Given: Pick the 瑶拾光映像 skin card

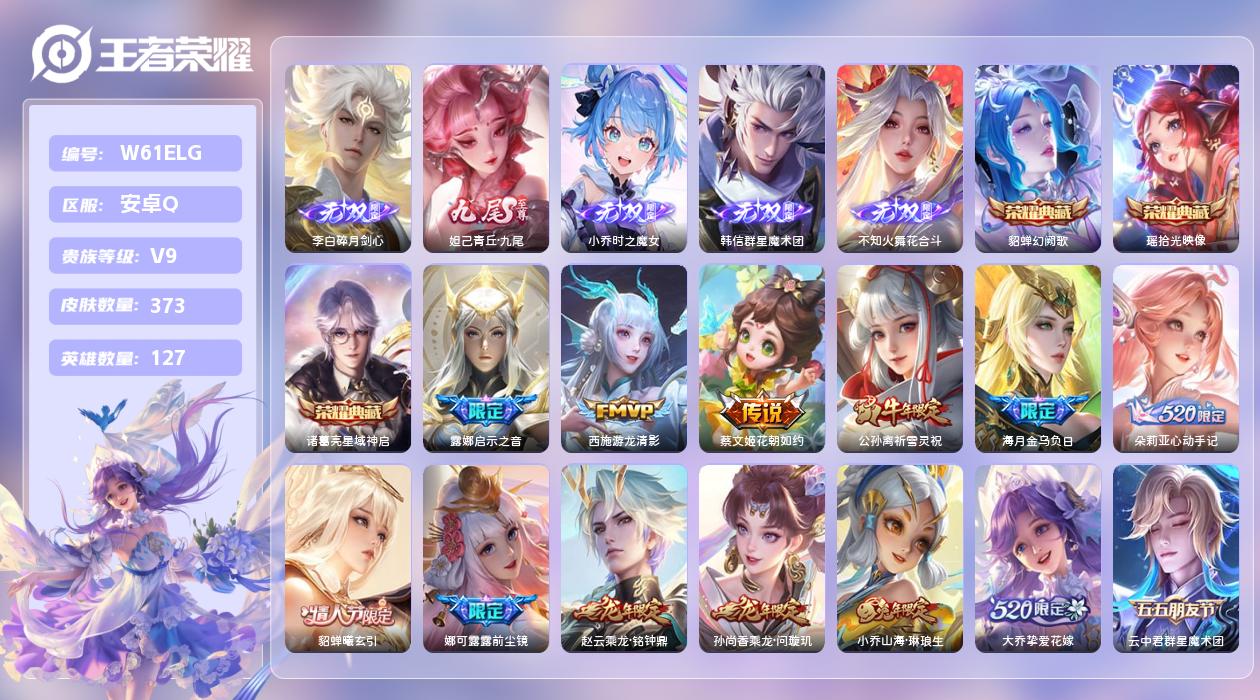Looking at the screenshot, I should (1176, 158).
